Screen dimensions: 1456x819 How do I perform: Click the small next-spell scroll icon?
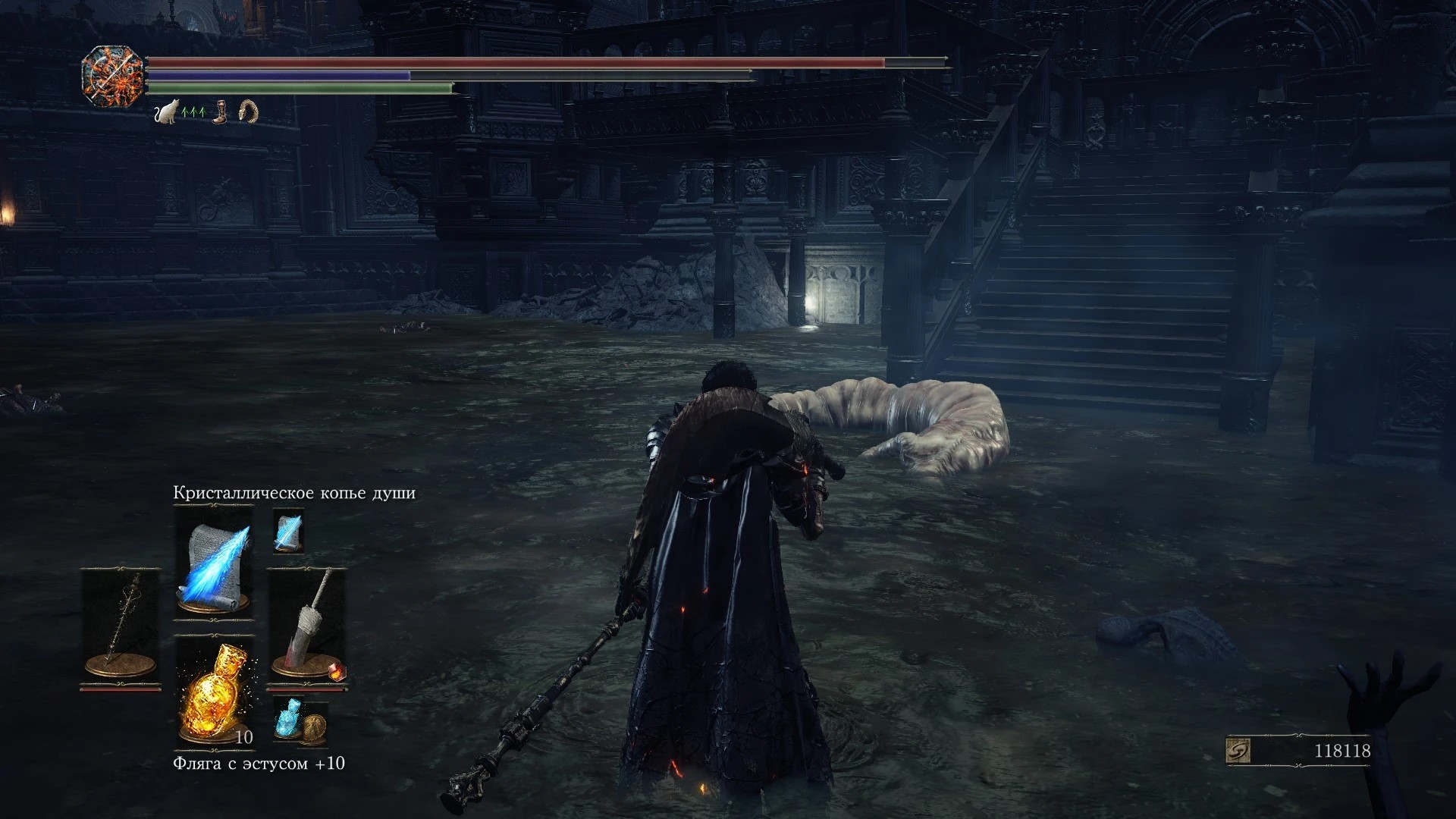[x=288, y=531]
